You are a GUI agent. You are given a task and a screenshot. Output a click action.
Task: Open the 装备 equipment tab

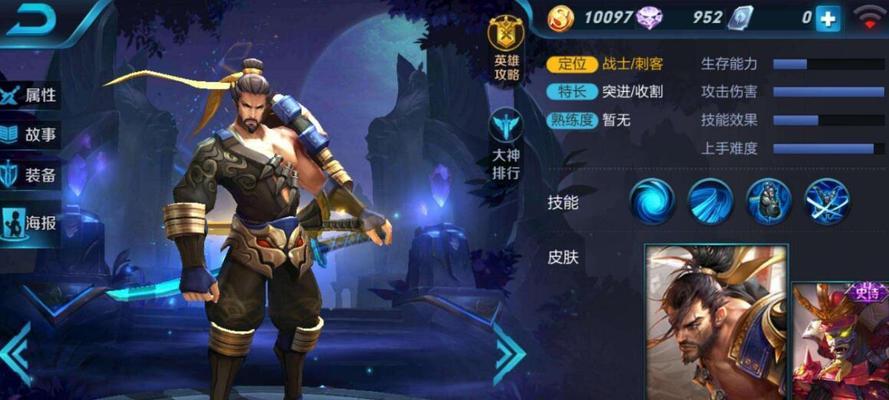point(30,175)
